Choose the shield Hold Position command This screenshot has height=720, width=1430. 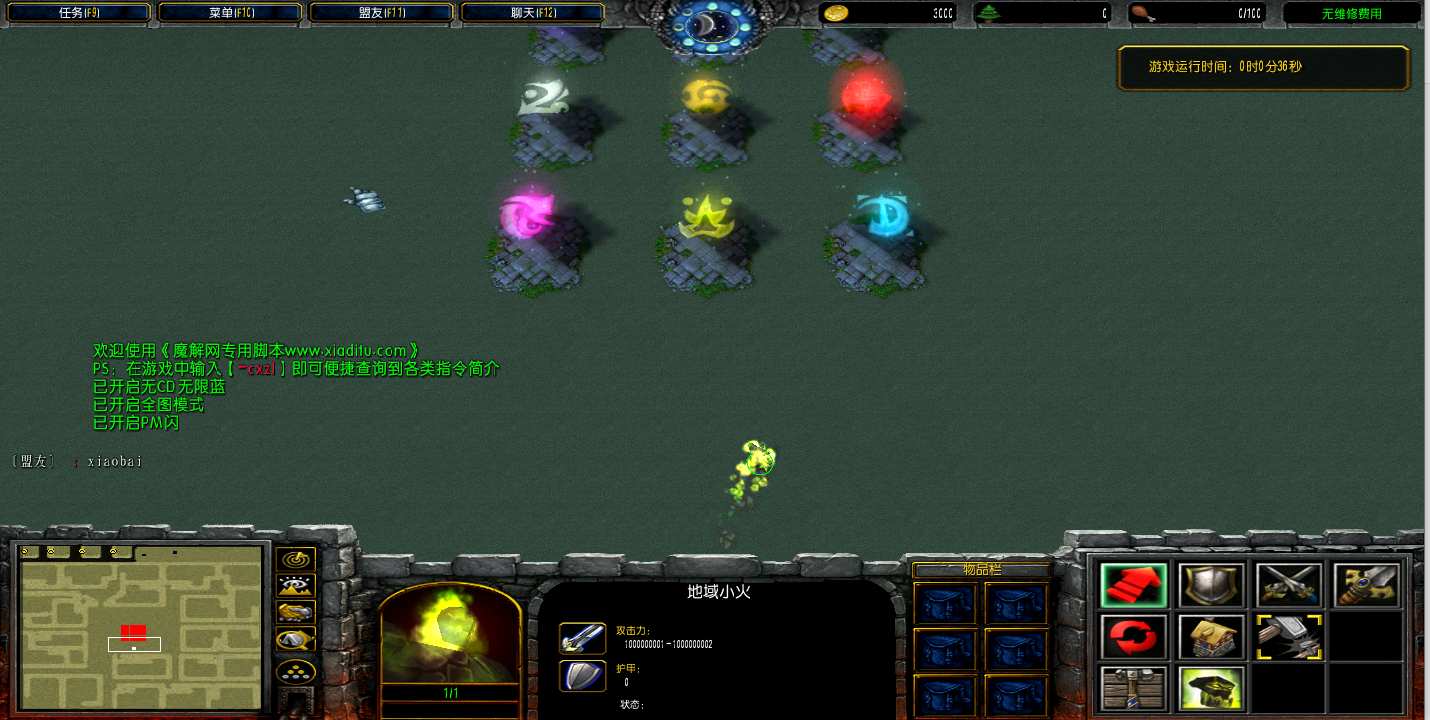(1211, 585)
